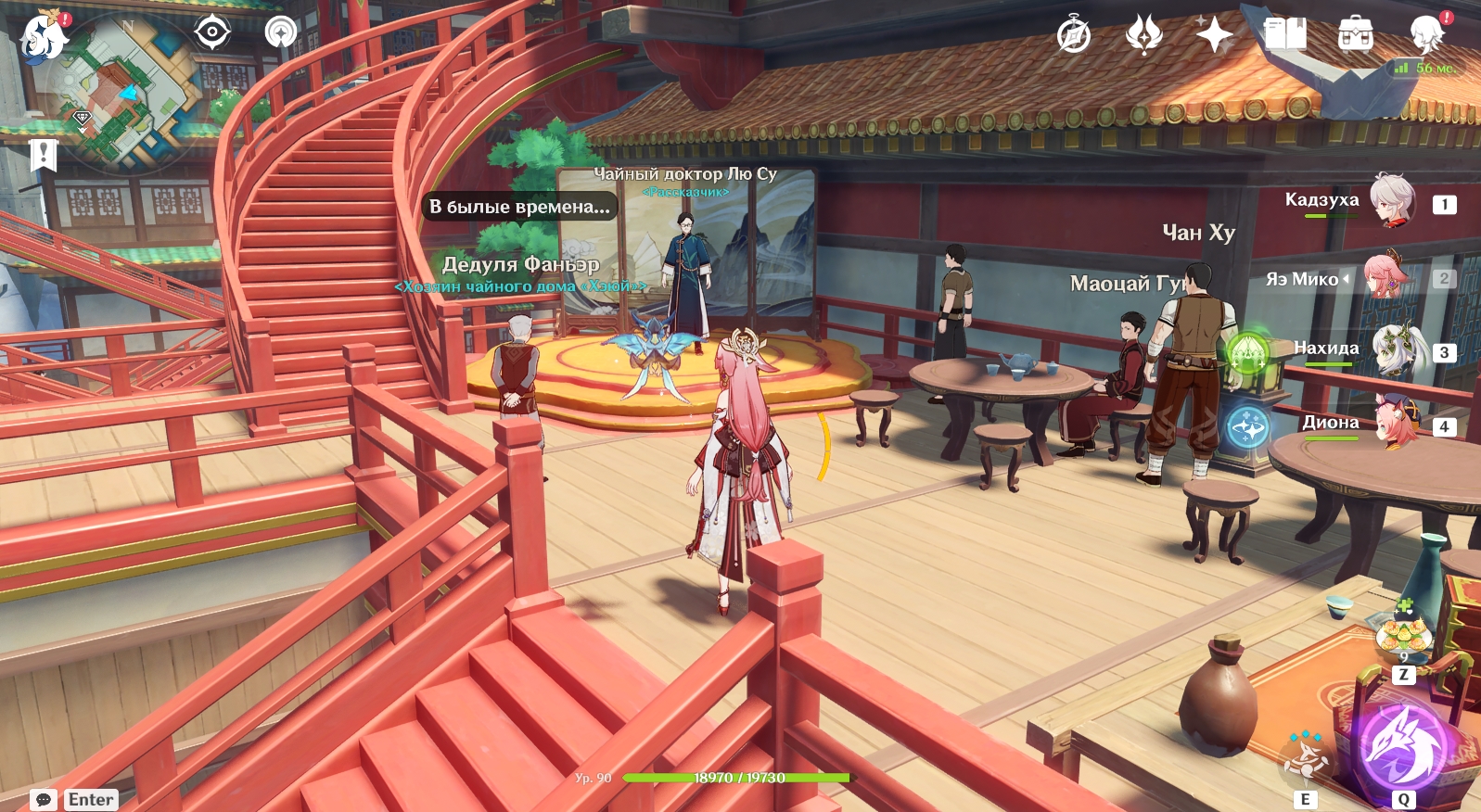Open the Wish star icon
1481x812 pixels.
[1214, 35]
